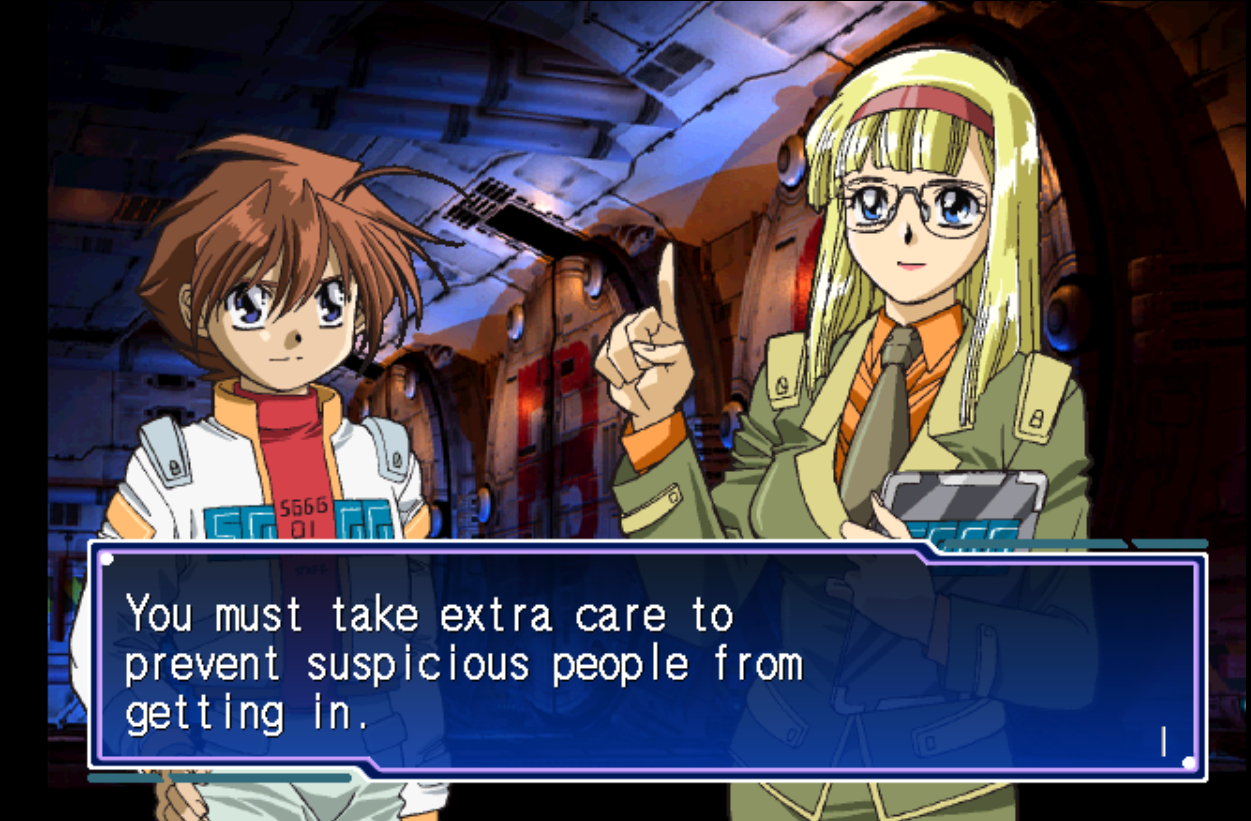1251x821 pixels.
Task: Click the blinking continue cursor in the dialogue box
Action: (x=1163, y=741)
